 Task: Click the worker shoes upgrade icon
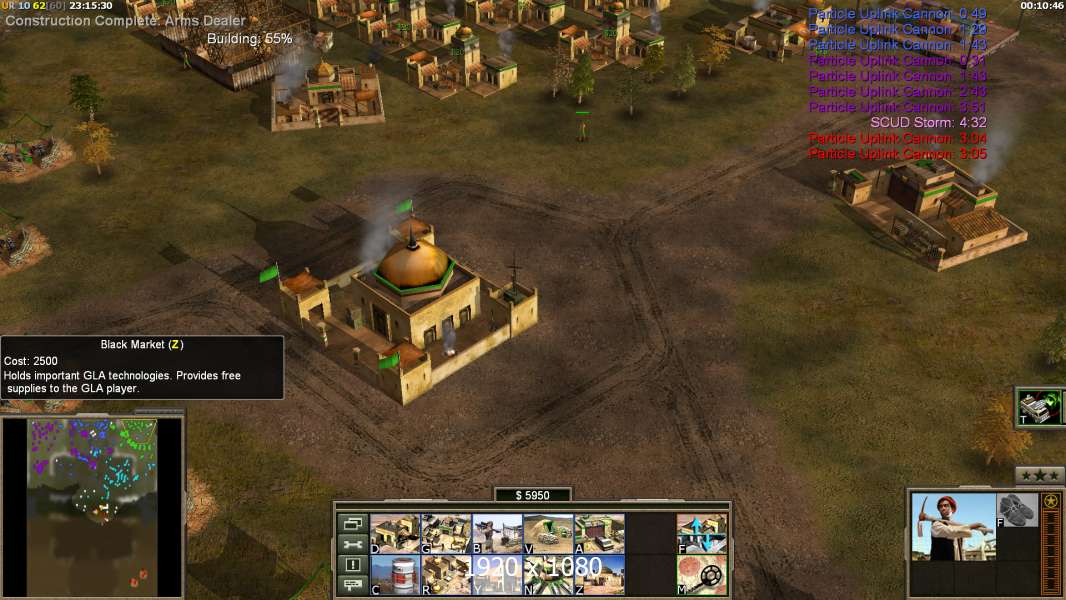click(1018, 509)
